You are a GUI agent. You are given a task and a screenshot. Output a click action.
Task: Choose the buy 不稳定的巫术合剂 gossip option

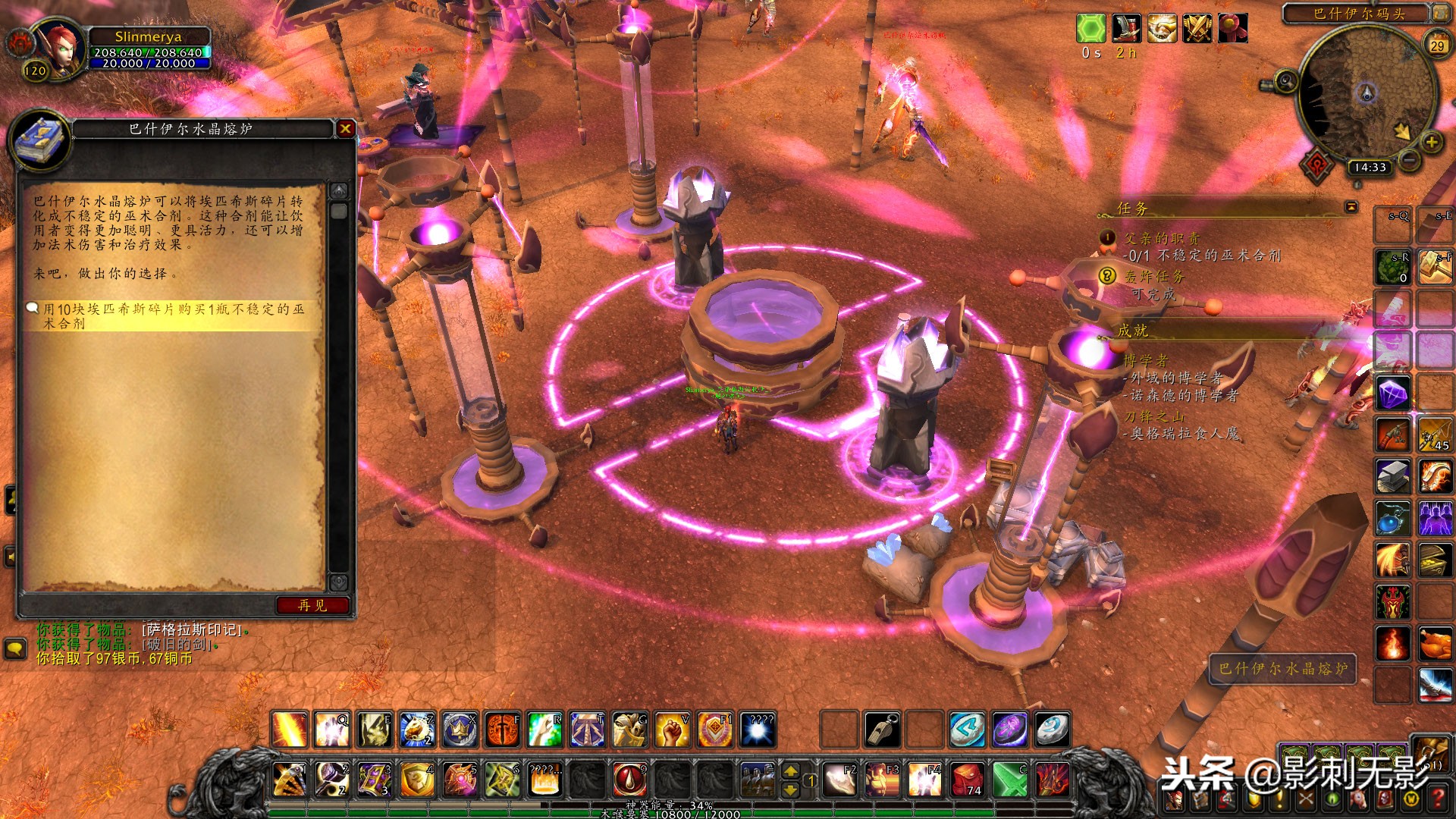173,316
